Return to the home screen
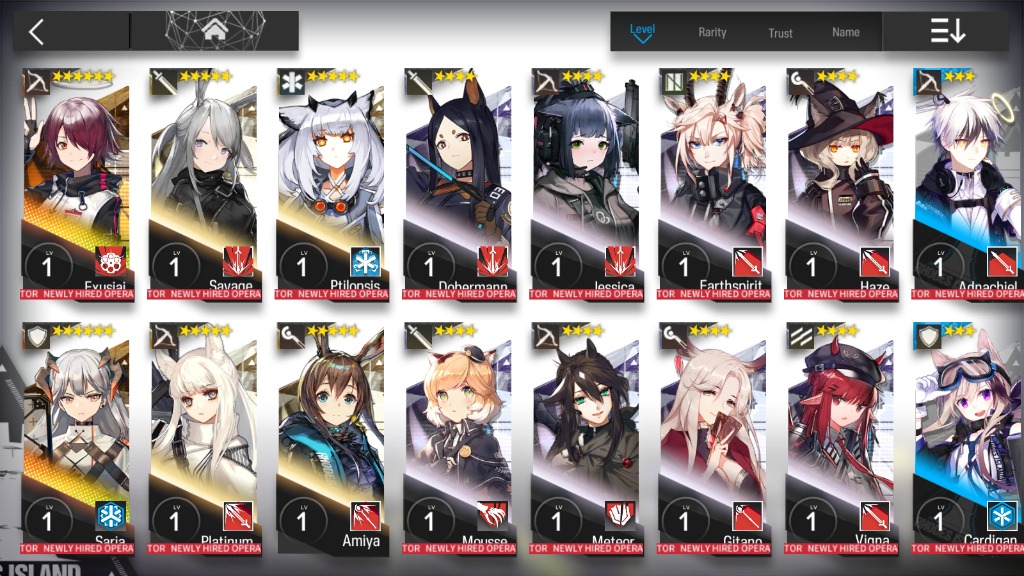 pyautogui.click(x=214, y=31)
